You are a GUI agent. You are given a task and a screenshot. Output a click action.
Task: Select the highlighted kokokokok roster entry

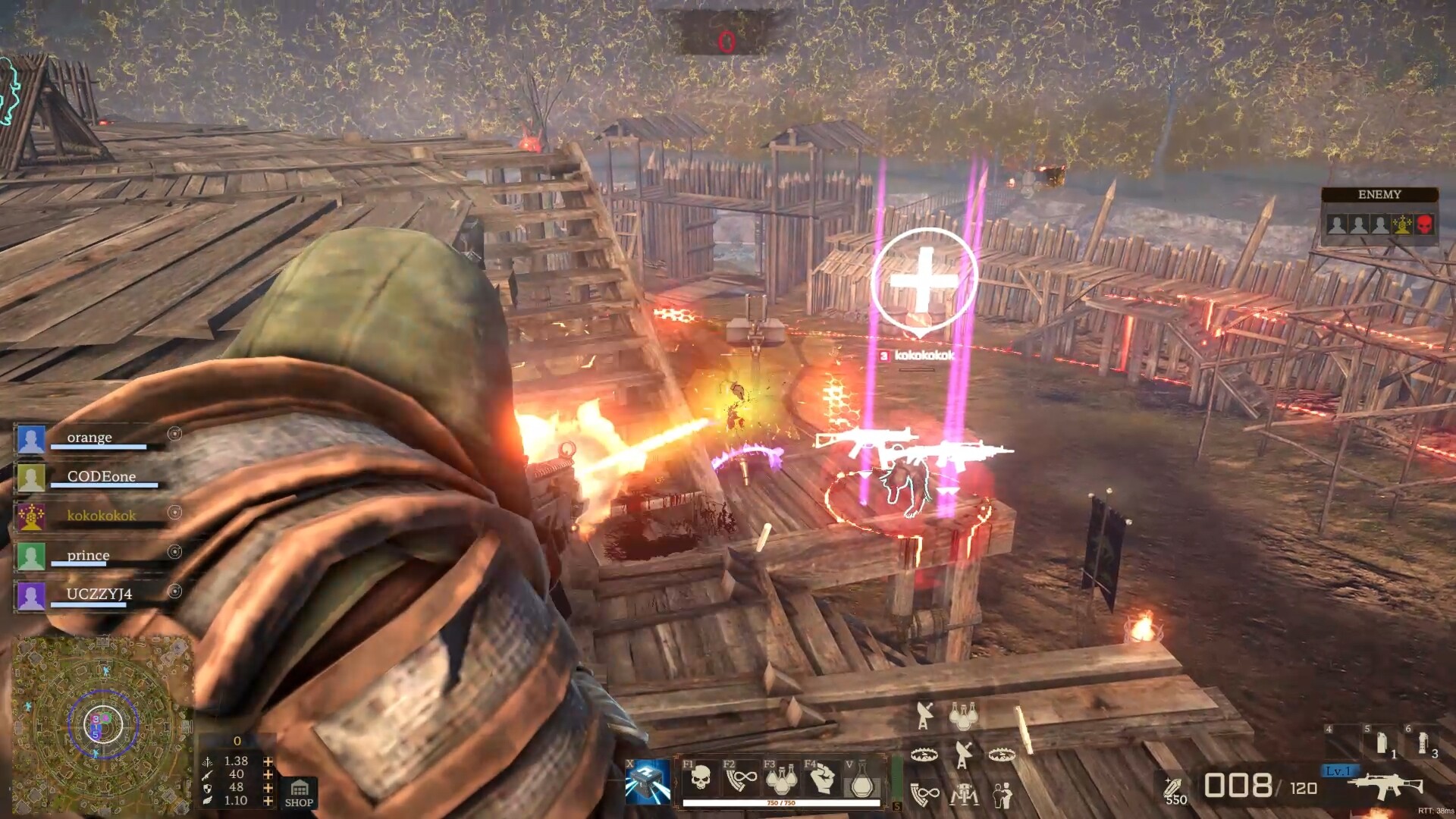click(101, 516)
